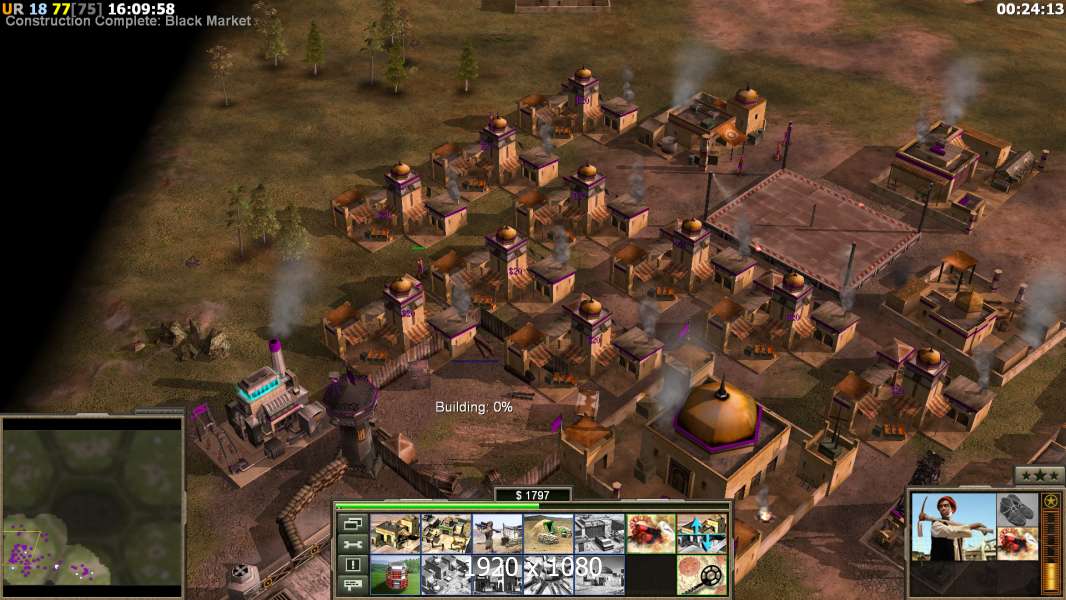Choose the Stinger Site build icon
The height and width of the screenshot is (600, 1066).
497,533
